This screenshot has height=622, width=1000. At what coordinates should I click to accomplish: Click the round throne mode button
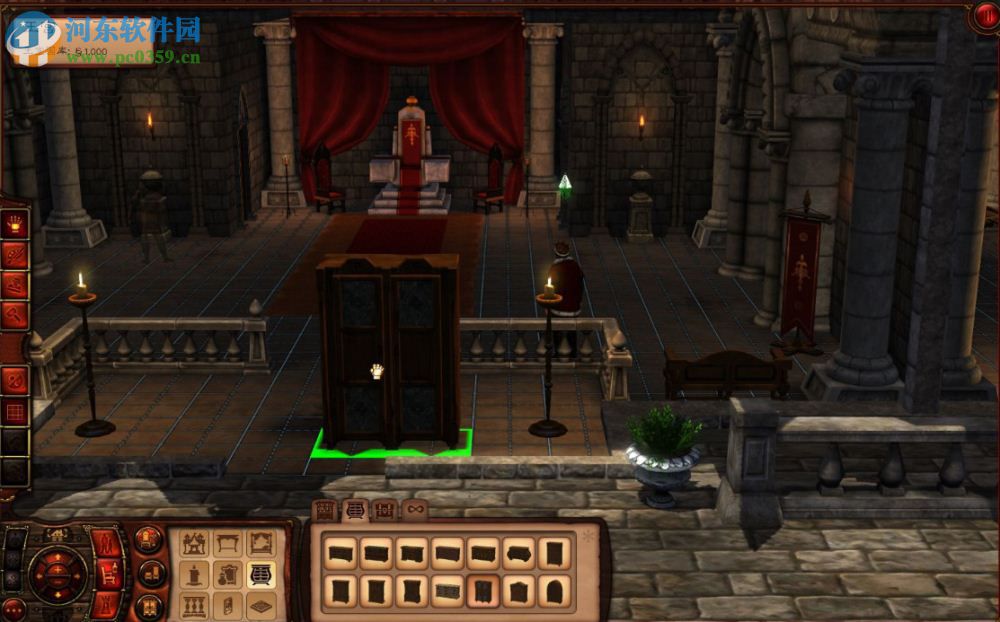pyautogui.click(x=148, y=540)
